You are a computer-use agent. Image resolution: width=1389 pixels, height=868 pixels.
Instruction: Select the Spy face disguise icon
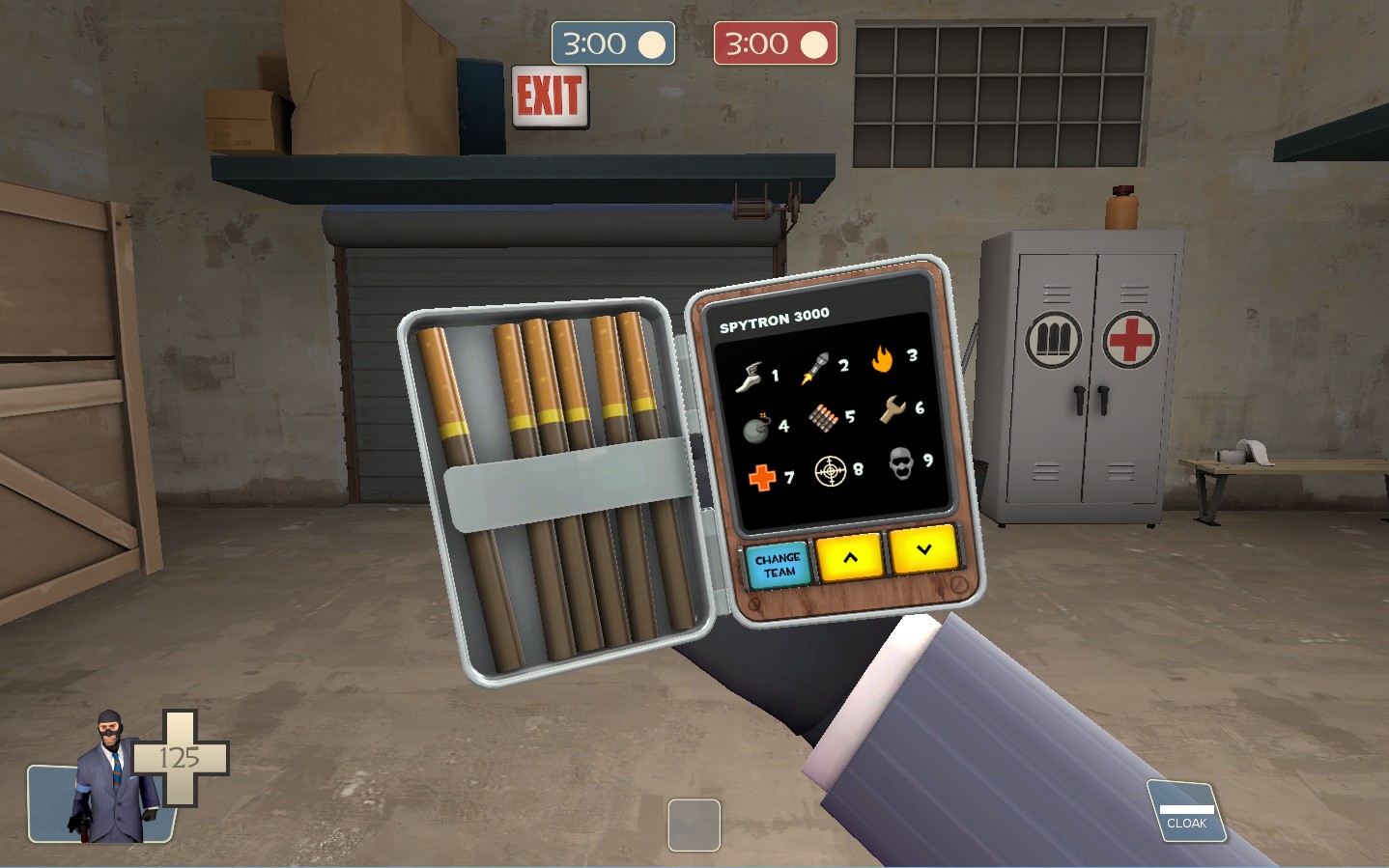pos(900,466)
